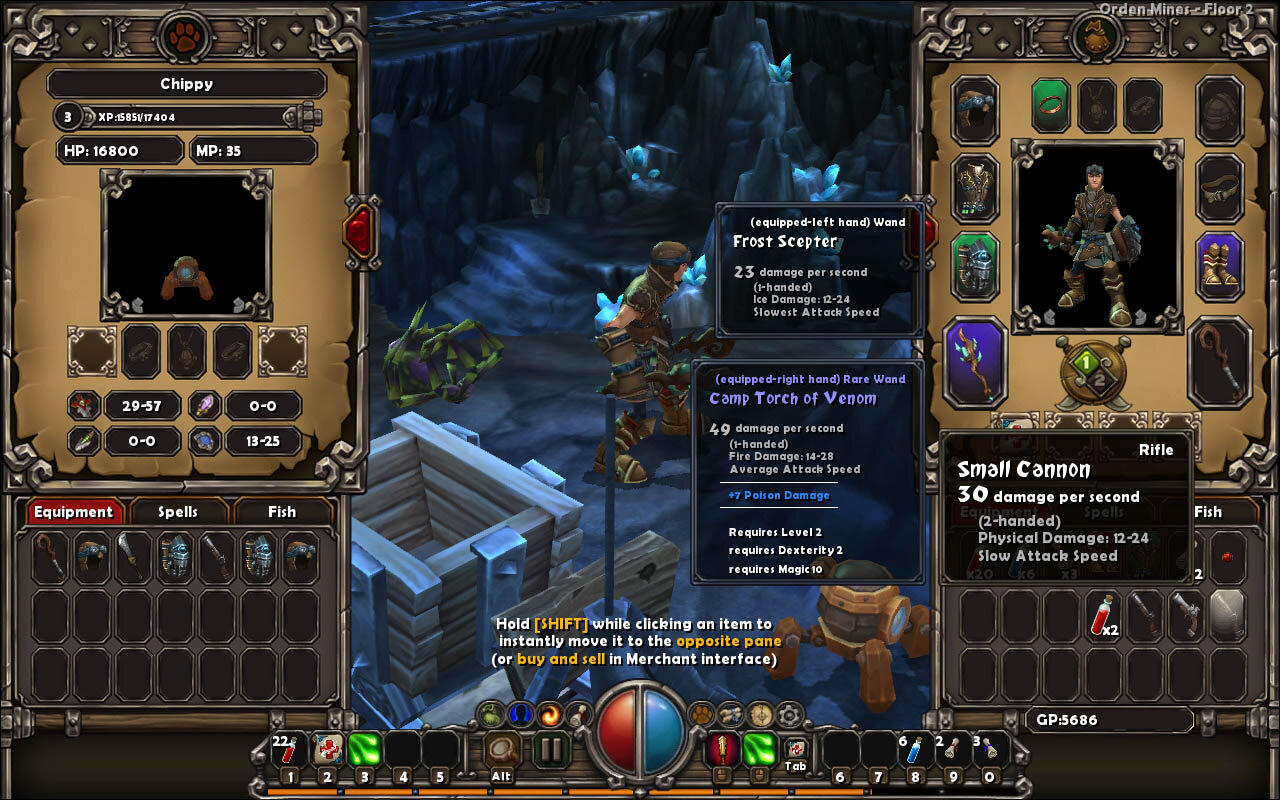The height and width of the screenshot is (800, 1280).
Task: Select the red potion stack in player inventory
Action: point(1103,613)
